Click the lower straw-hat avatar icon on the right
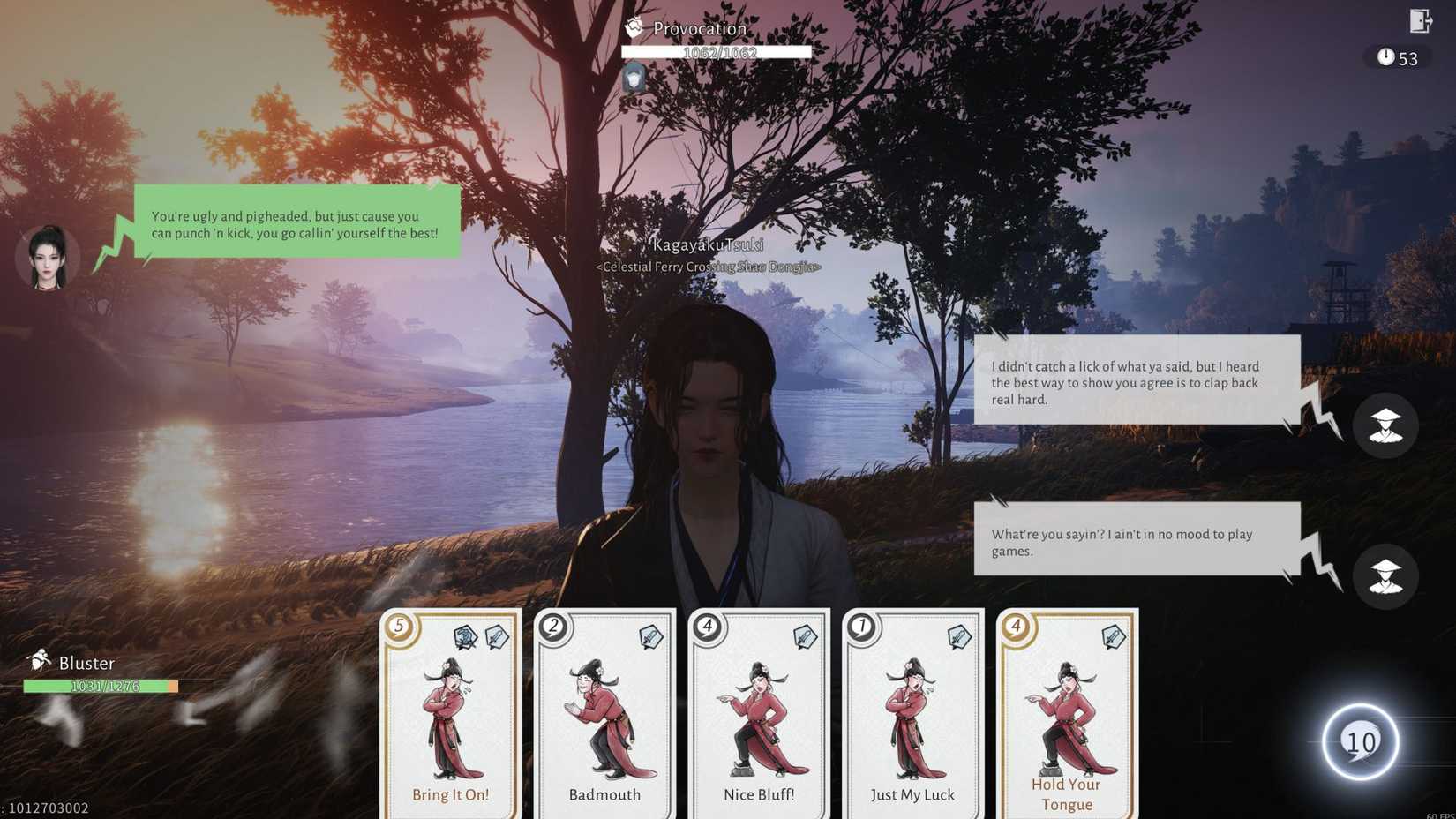The image size is (1456, 819). [1386, 576]
